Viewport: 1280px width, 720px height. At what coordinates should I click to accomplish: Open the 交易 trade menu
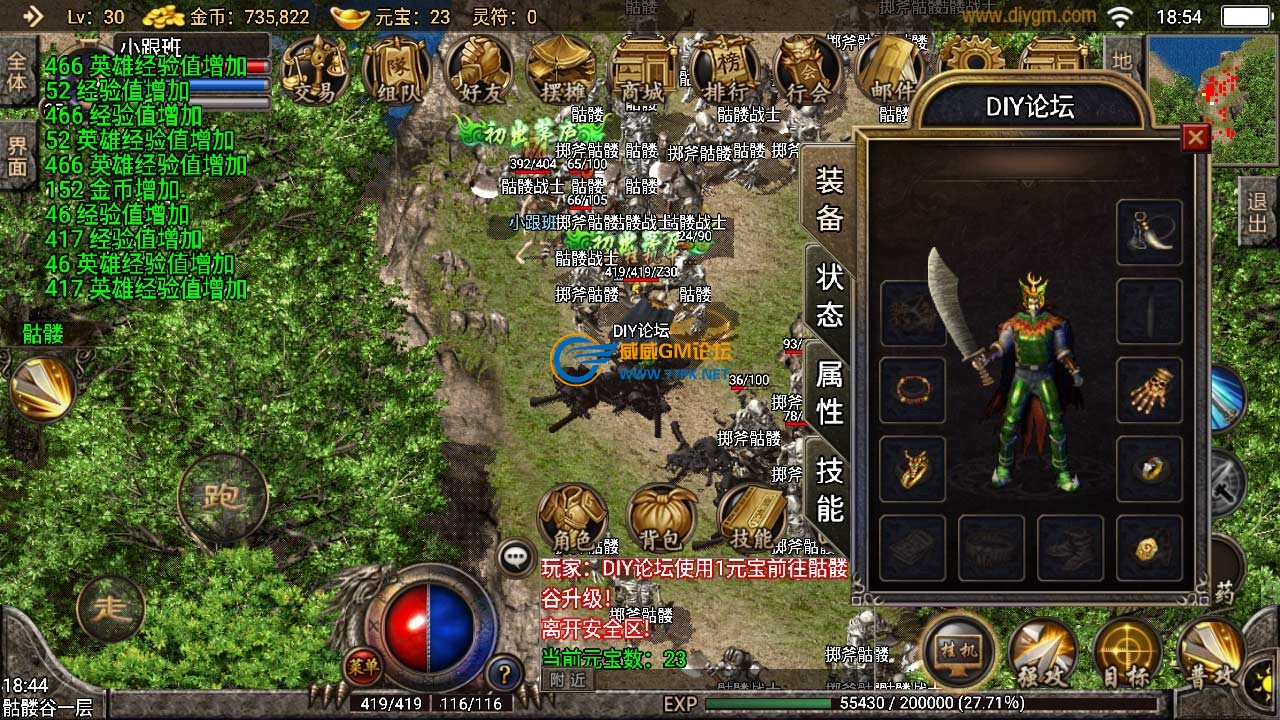(x=314, y=70)
